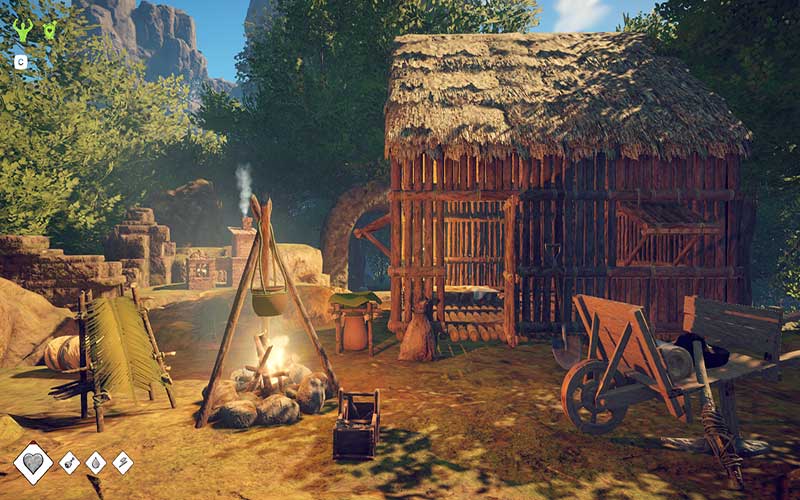The width and height of the screenshot is (800, 500).
Task: Click the water drop thirst icon
Action: [x=96, y=463]
